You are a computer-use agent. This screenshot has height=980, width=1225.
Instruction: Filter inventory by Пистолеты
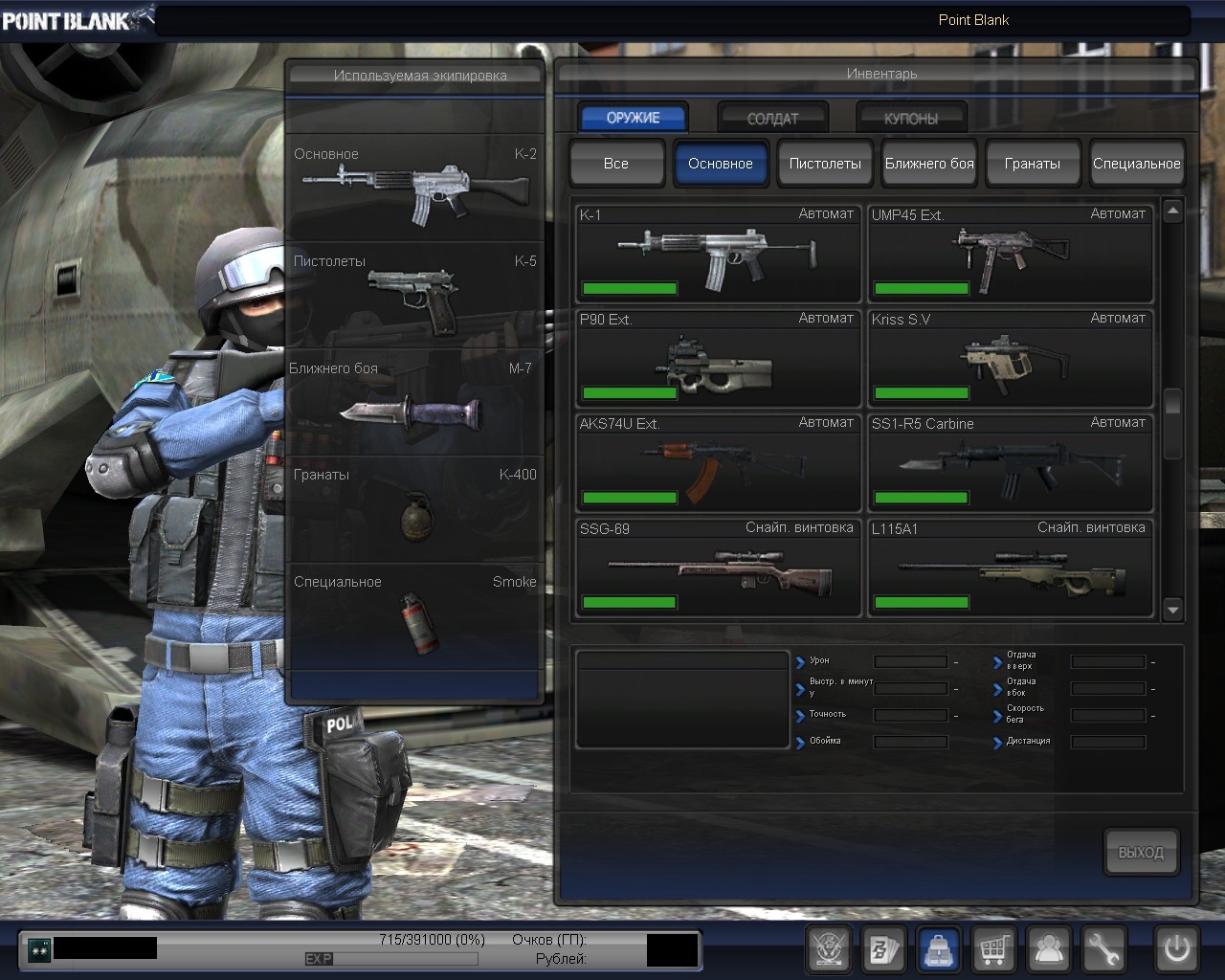[825, 164]
